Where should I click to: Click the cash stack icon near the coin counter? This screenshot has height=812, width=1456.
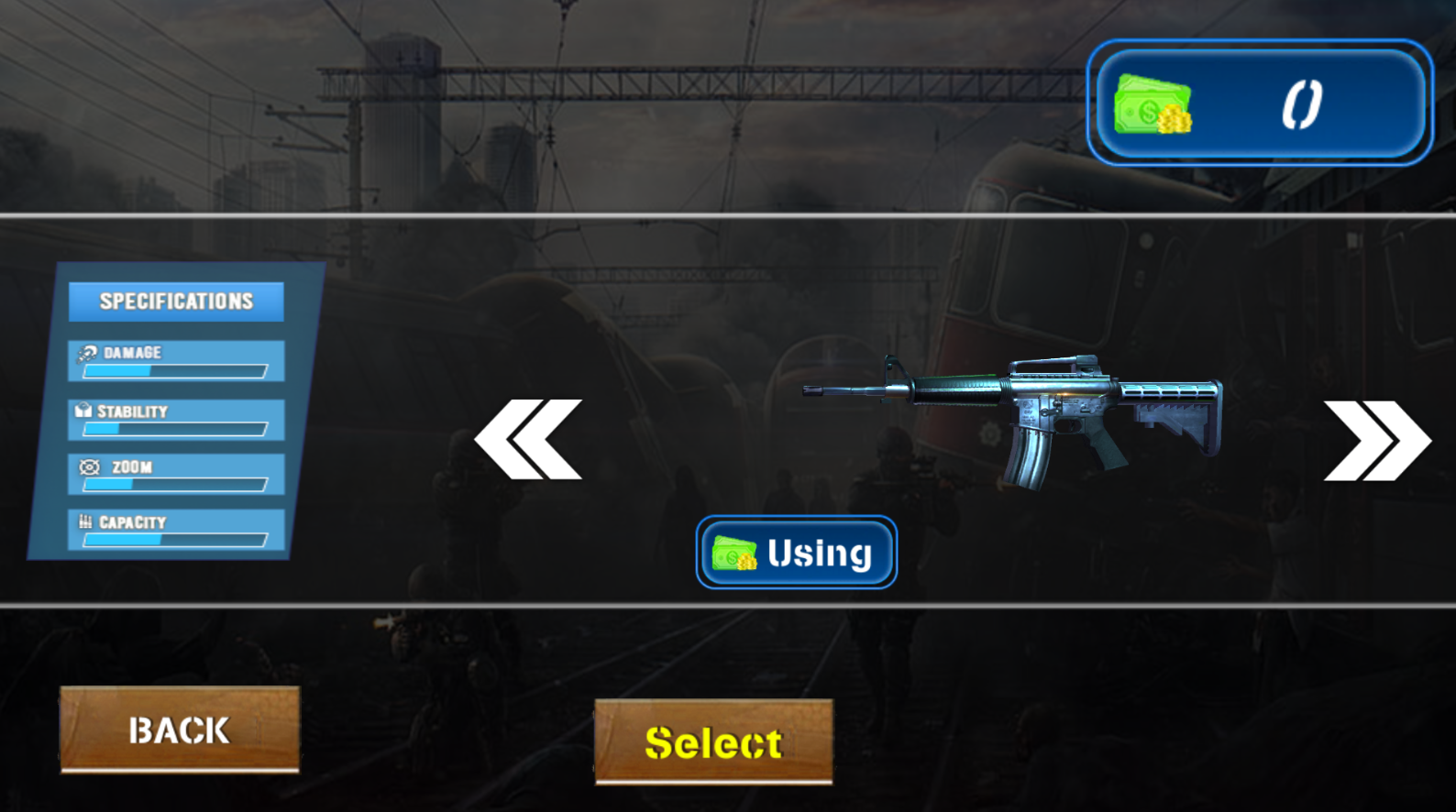point(1153,104)
